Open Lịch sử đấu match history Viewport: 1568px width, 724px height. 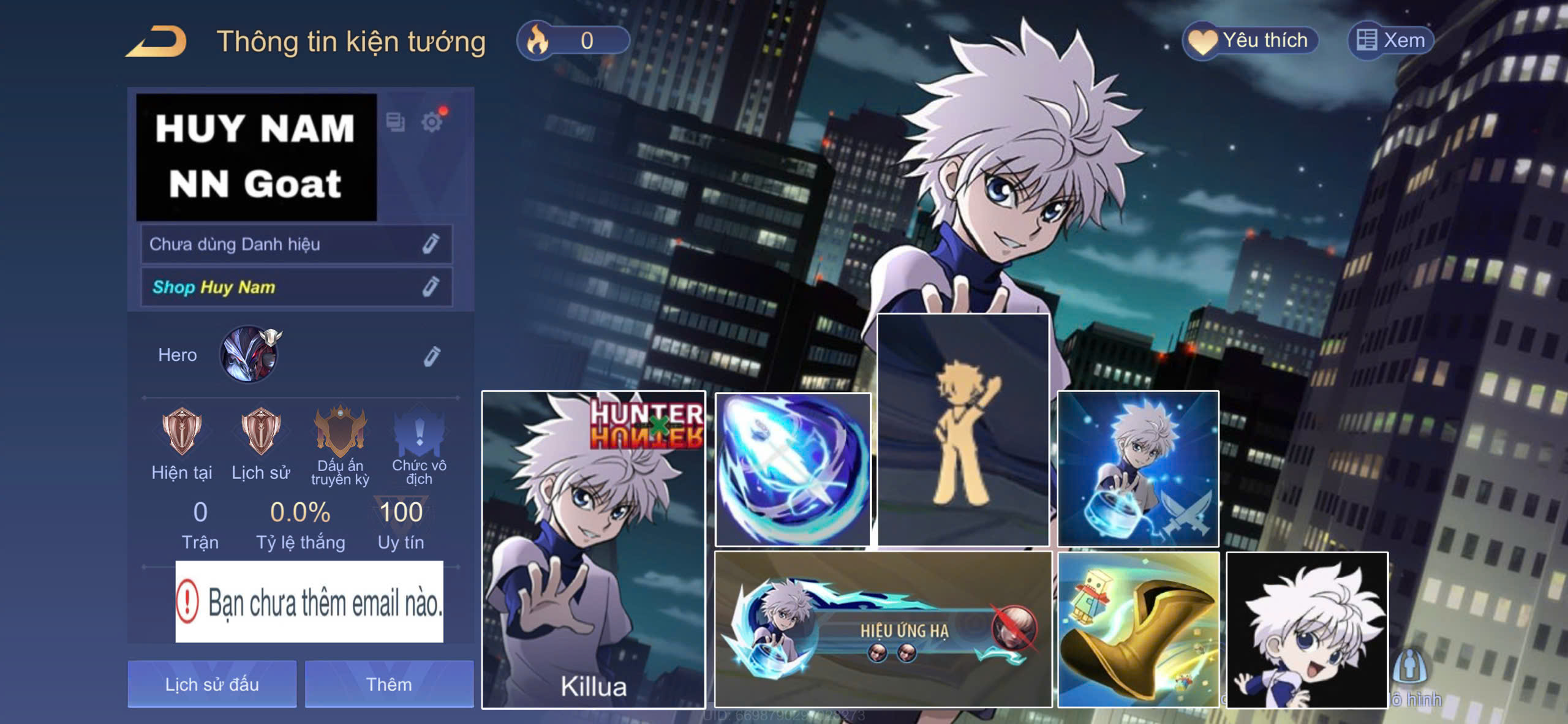pyautogui.click(x=212, y=684)
